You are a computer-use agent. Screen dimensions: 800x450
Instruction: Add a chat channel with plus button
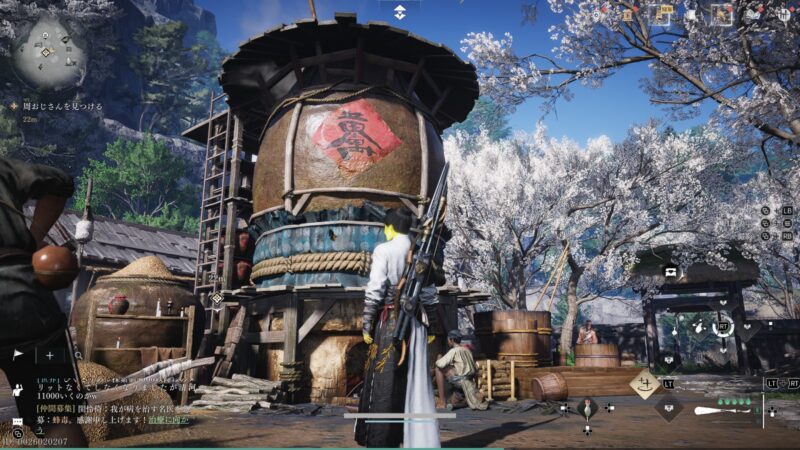[49, 355]
